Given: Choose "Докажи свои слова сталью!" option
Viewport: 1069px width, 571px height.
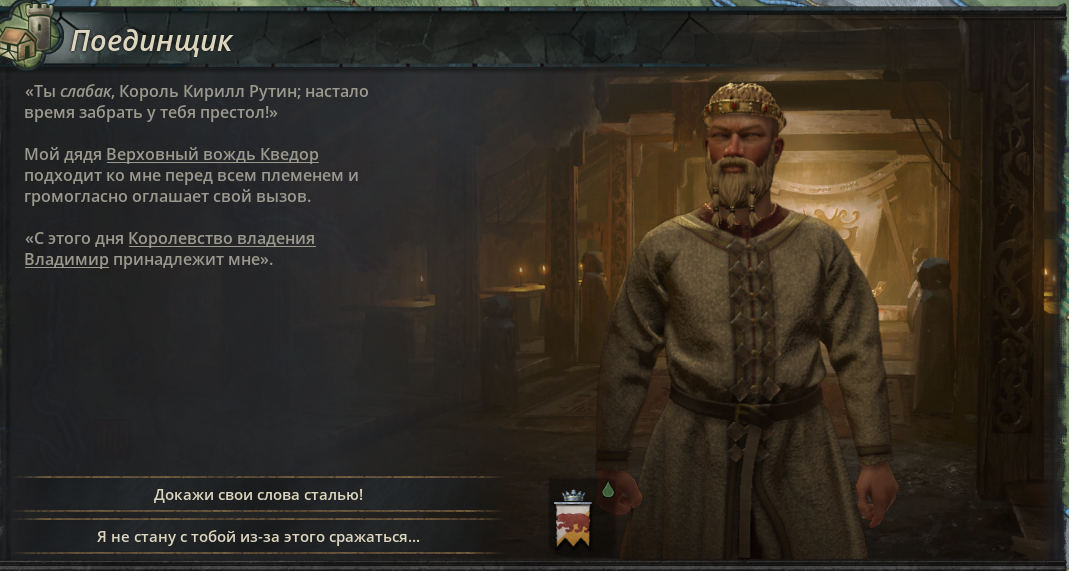Looking at the screenshot, I should click(x=258, y=495).
